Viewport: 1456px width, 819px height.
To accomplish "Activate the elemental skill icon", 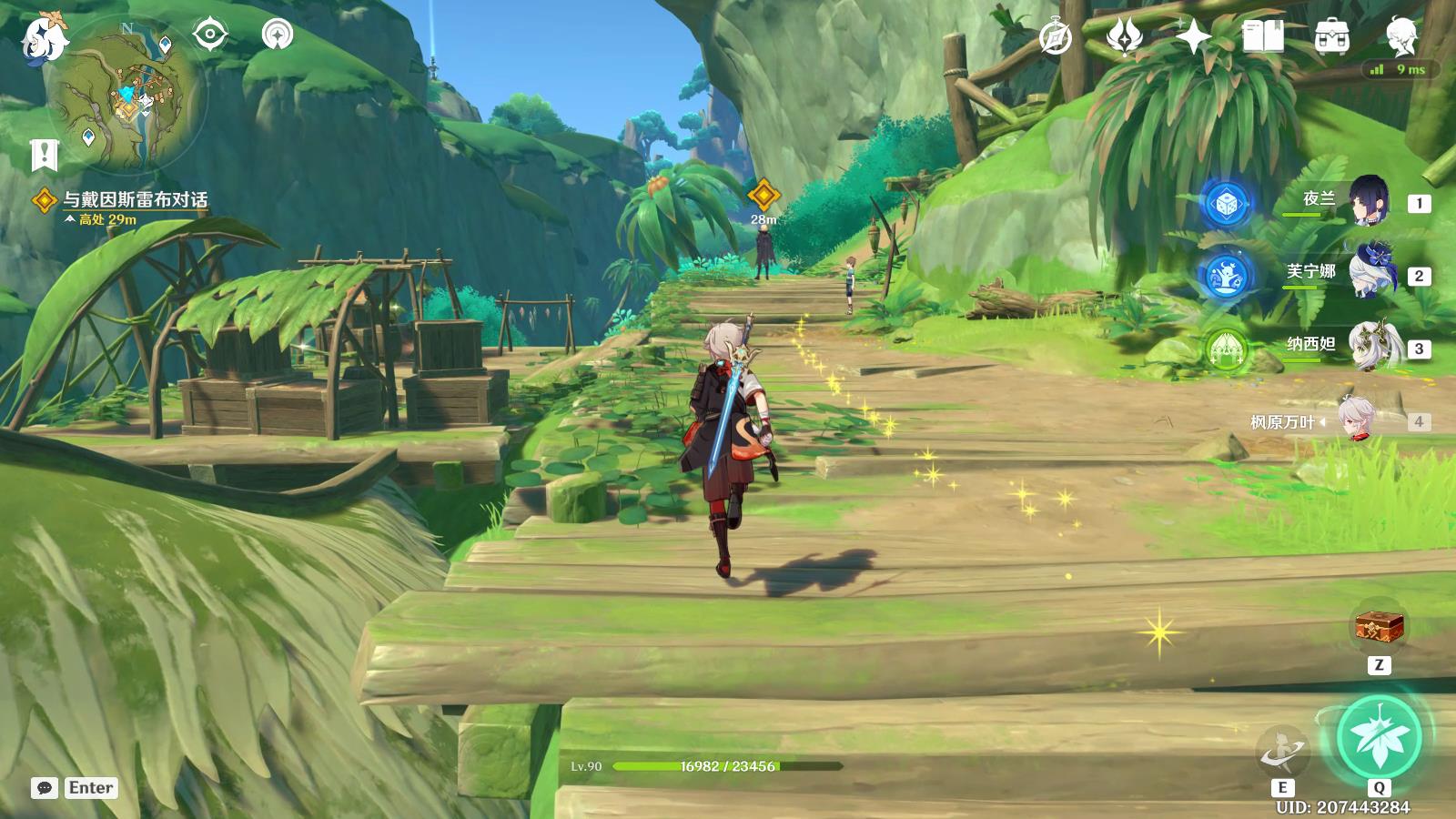I will pos(1281,752).
